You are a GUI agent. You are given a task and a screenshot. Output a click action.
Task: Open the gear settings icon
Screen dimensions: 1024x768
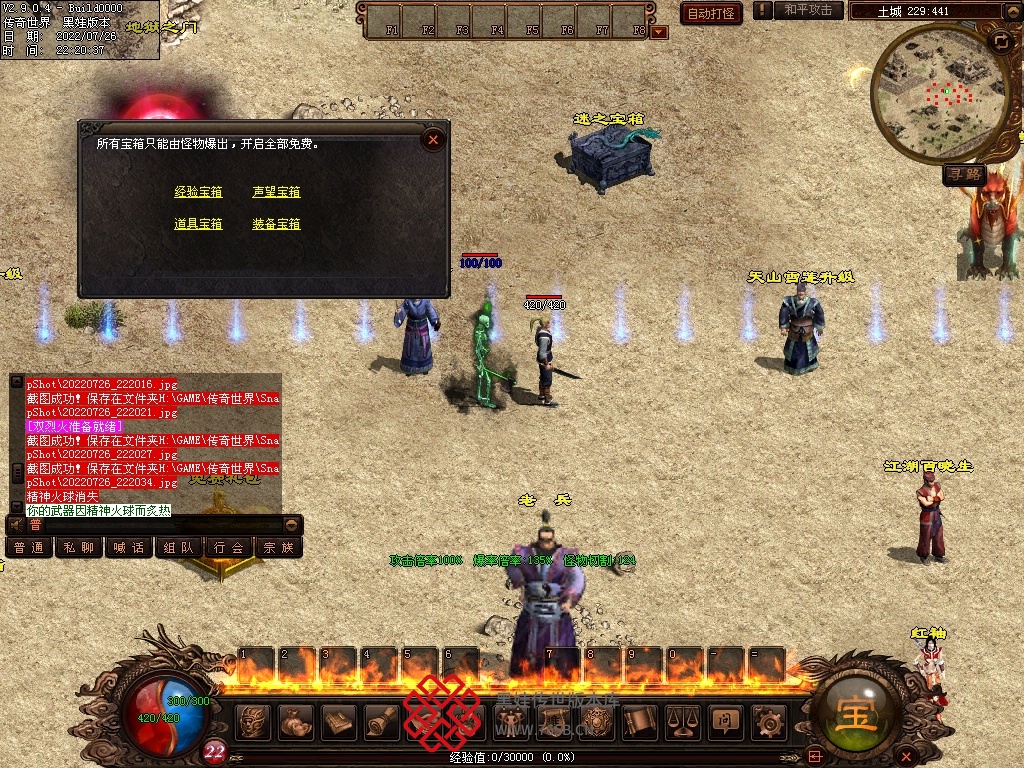click(768, 720)
